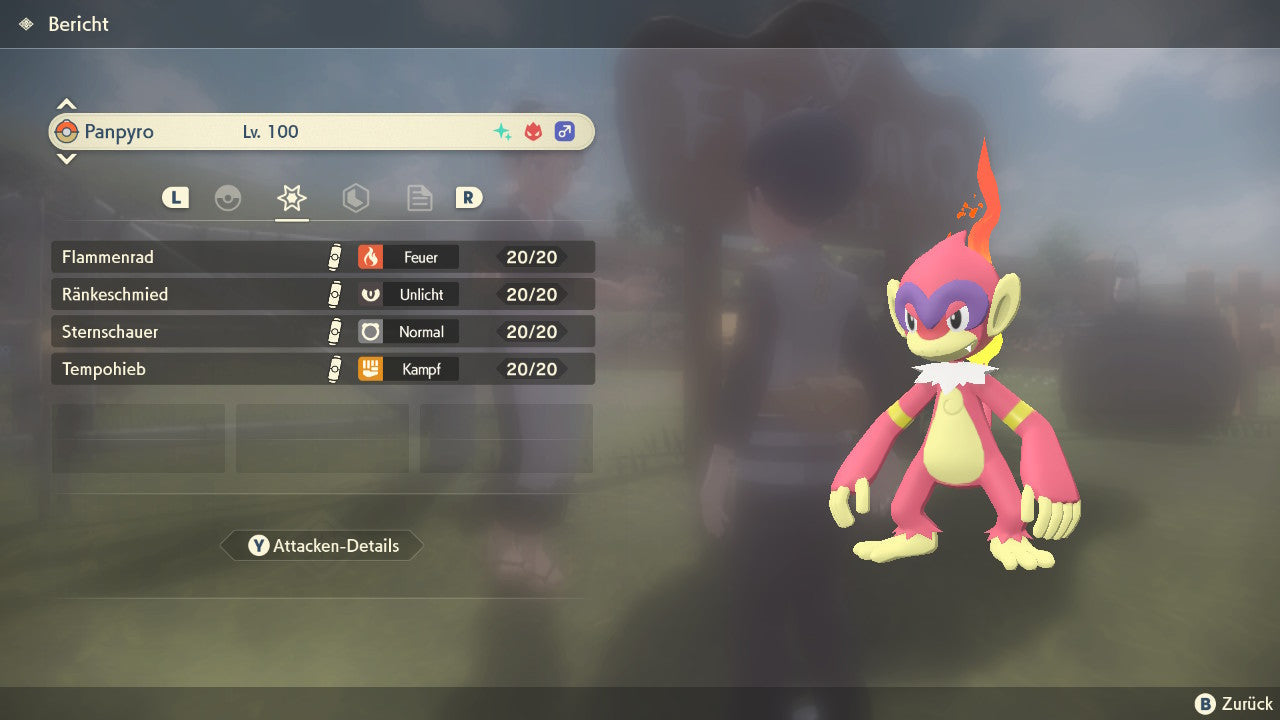
Task: Select the Panpyro name bar
Action: 321,132
